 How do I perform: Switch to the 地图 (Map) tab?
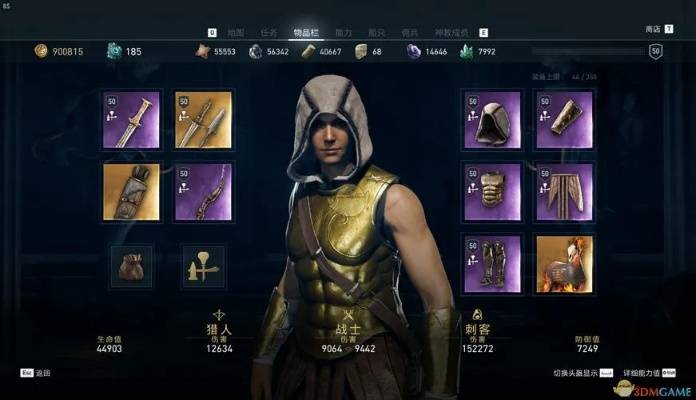pos(236,32)
